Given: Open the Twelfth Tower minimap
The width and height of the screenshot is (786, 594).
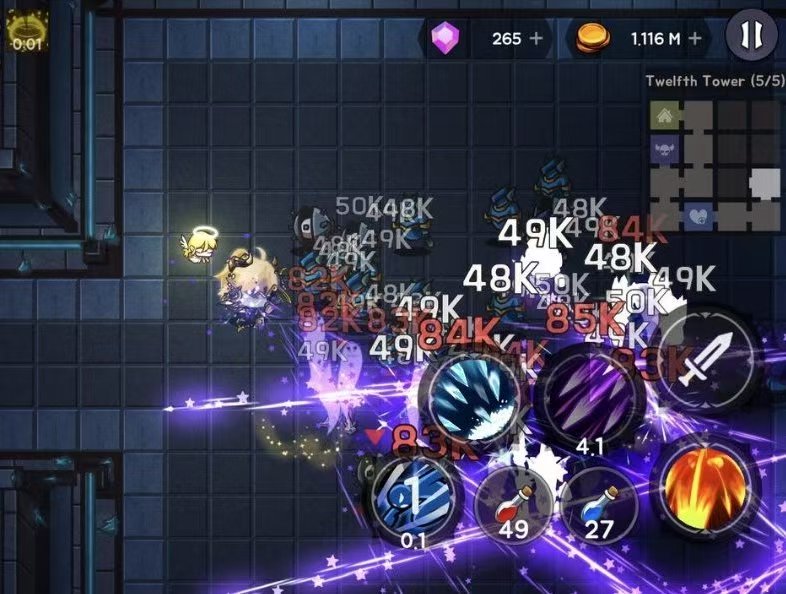Looking at the screenshot, I should 713,165.
